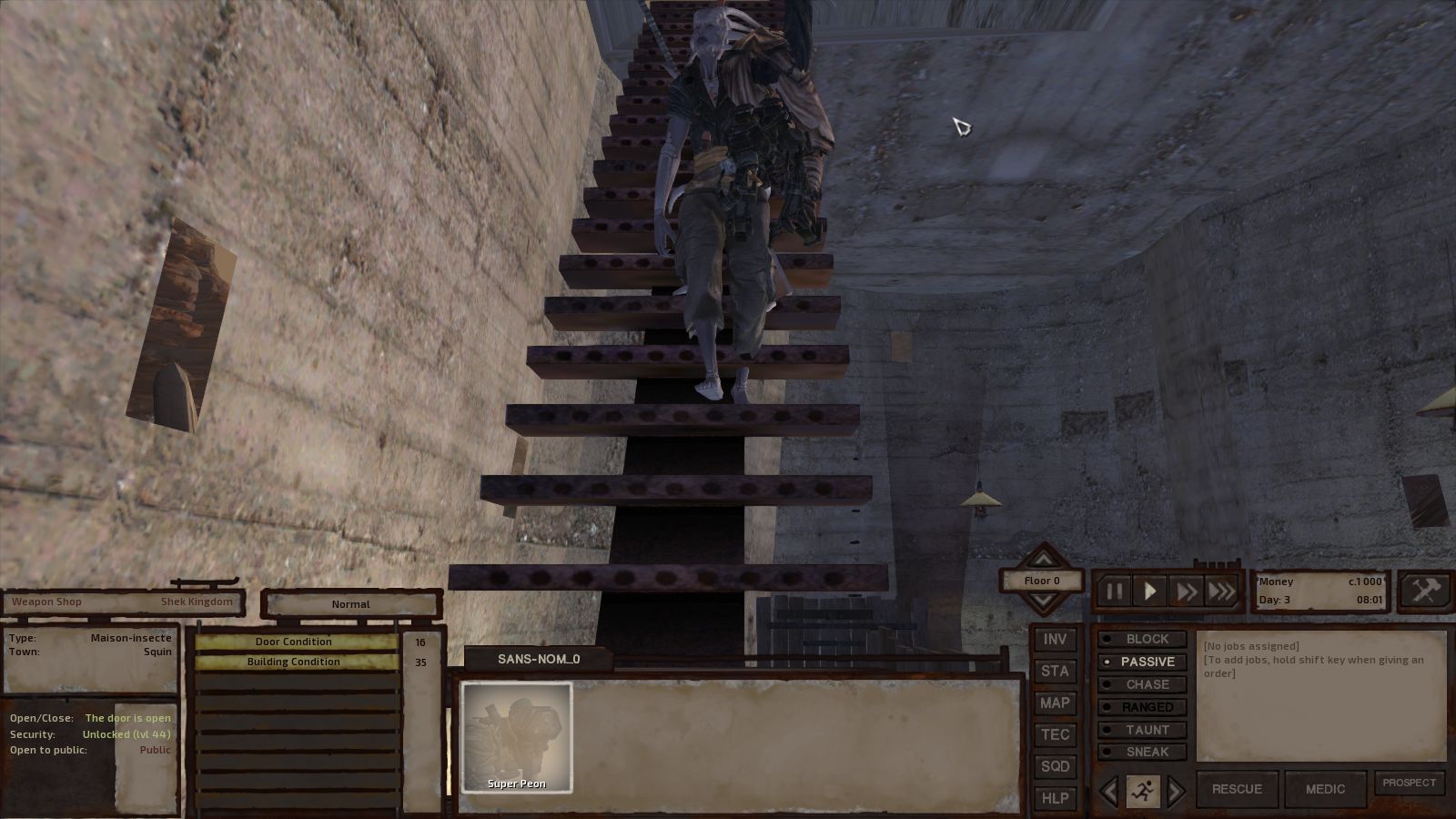Open the MAP panel

[x=1056, y=703]
